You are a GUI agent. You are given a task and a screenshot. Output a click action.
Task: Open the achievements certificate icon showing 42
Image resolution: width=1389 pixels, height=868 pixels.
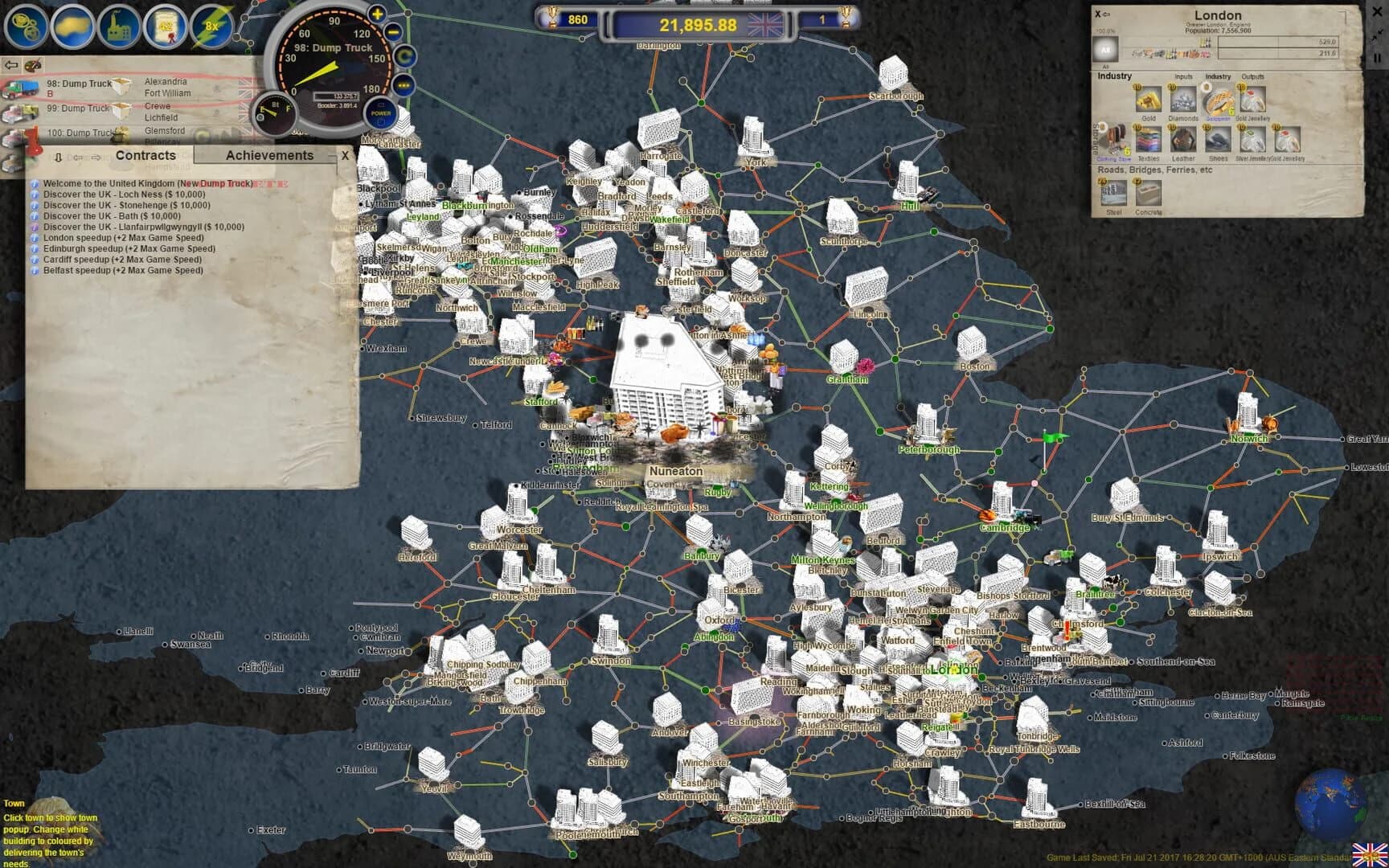[165, 27]
